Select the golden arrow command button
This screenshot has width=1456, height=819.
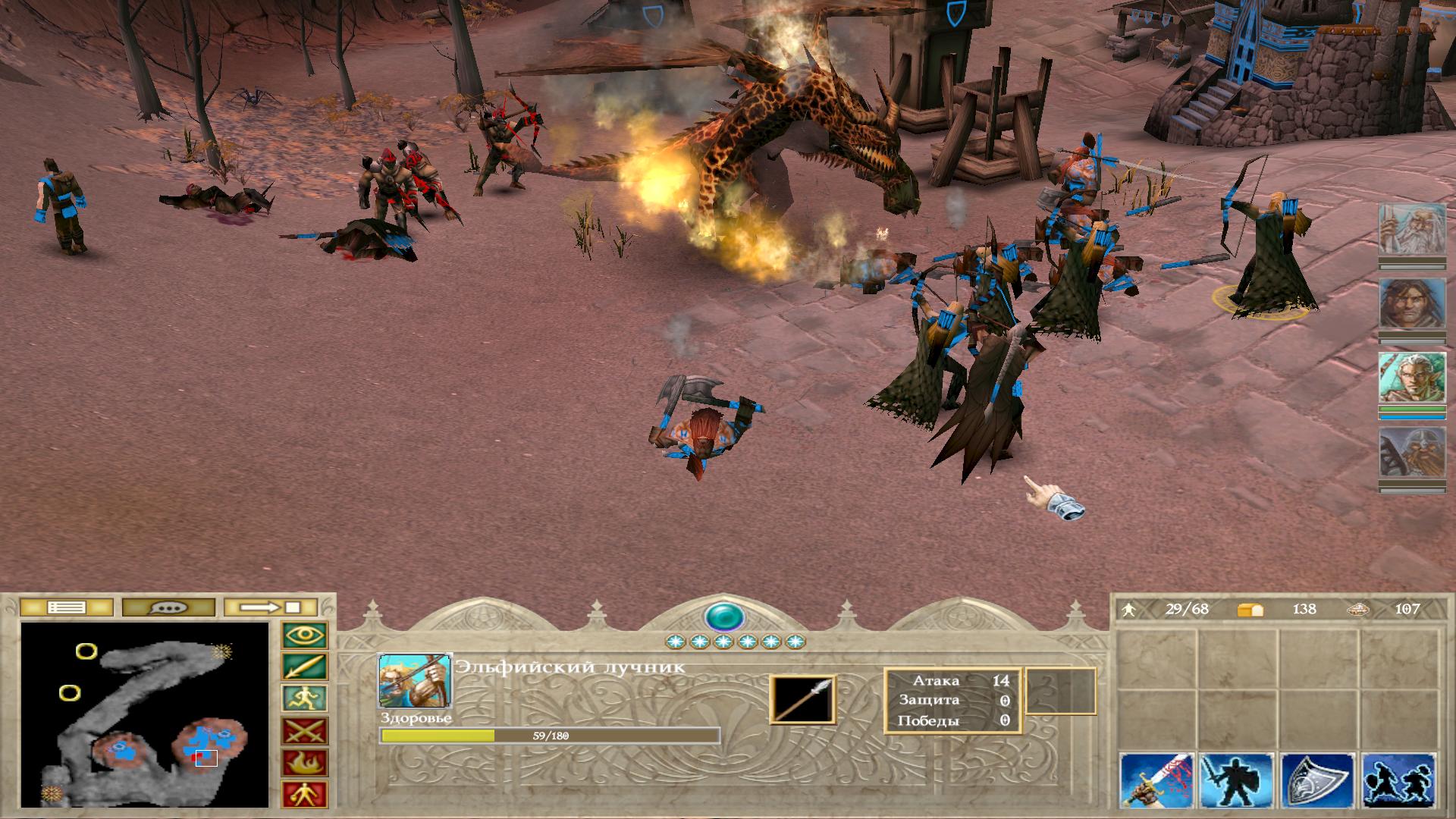coord(305,667)
